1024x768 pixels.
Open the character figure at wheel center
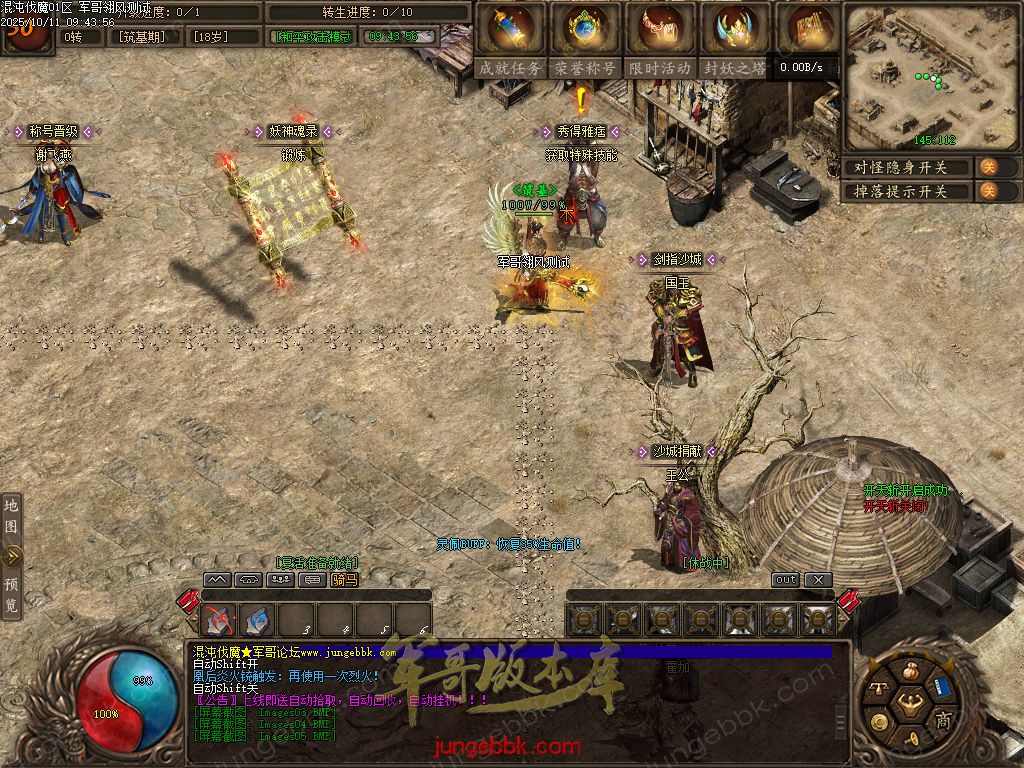[909, 701]
